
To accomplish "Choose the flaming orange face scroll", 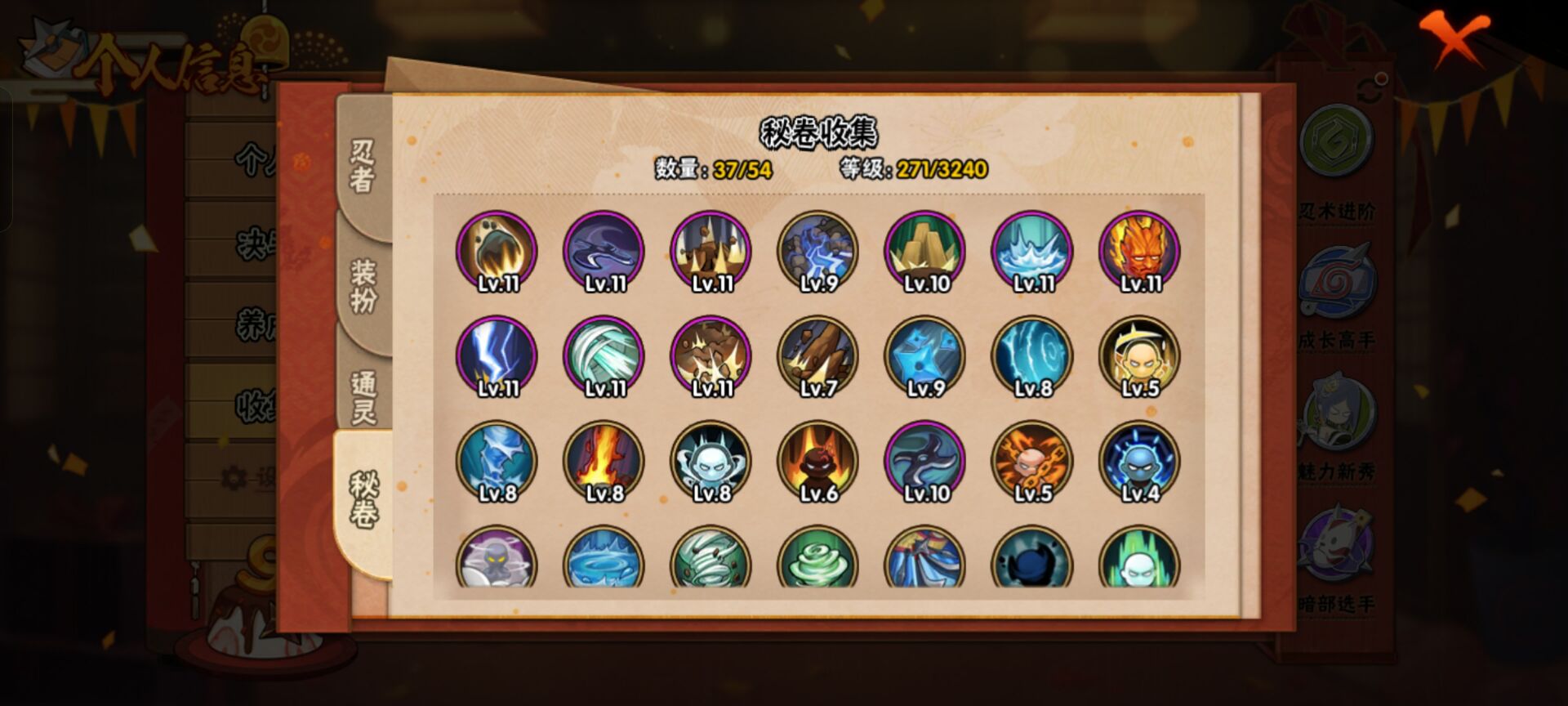I will coord(1139,252).
